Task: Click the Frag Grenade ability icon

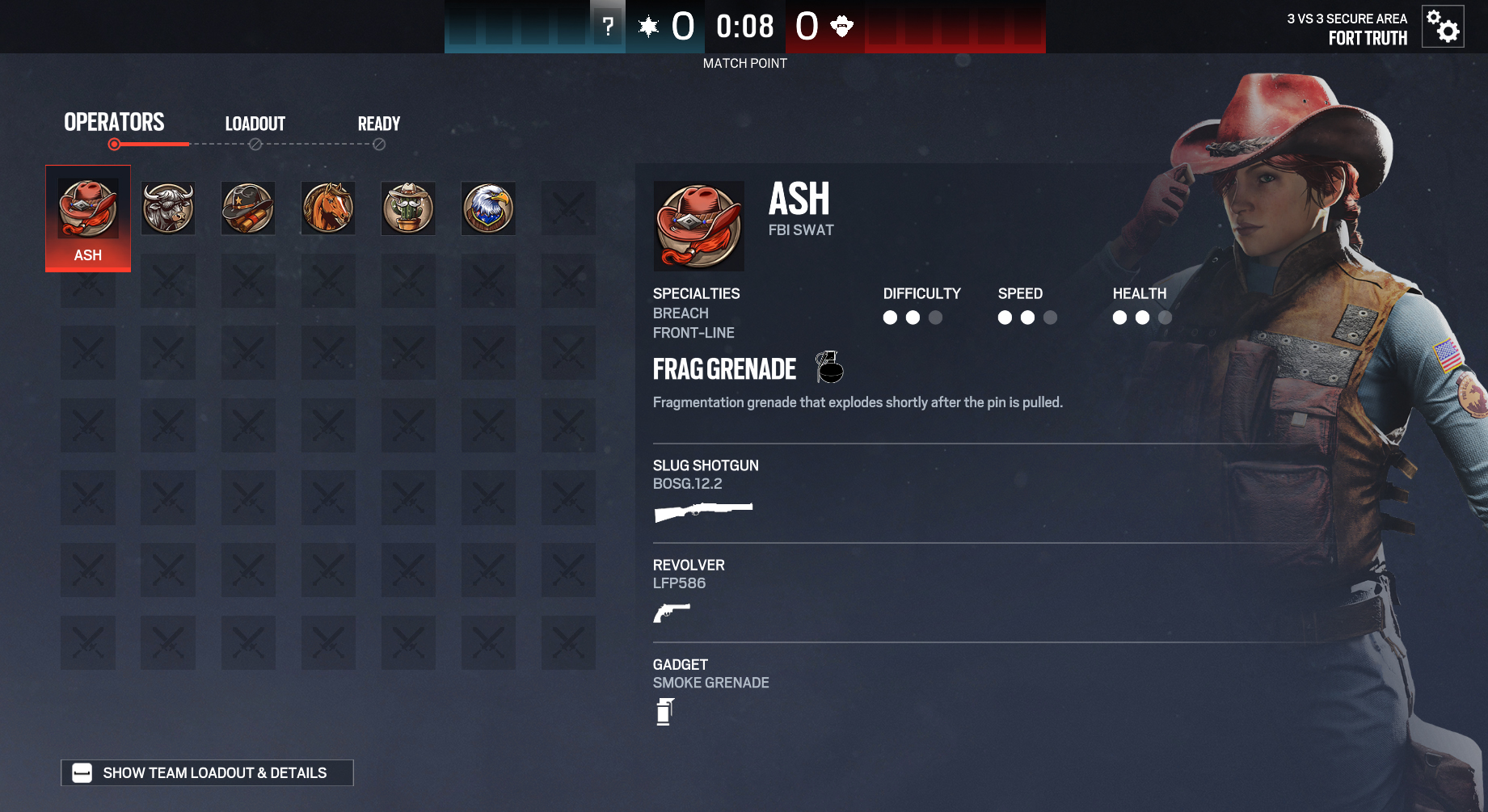Action: click(829, 368)
